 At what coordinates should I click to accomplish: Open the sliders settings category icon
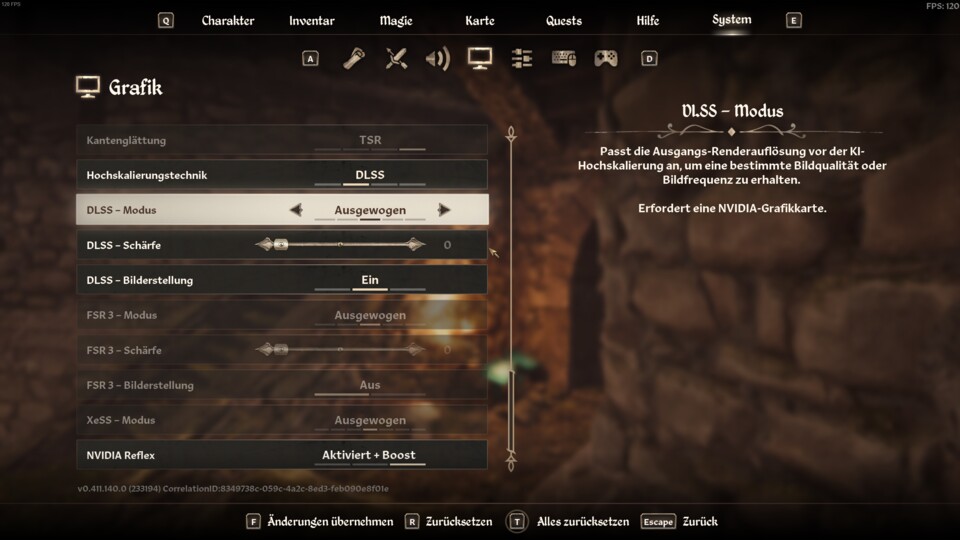tap(521, 59)
